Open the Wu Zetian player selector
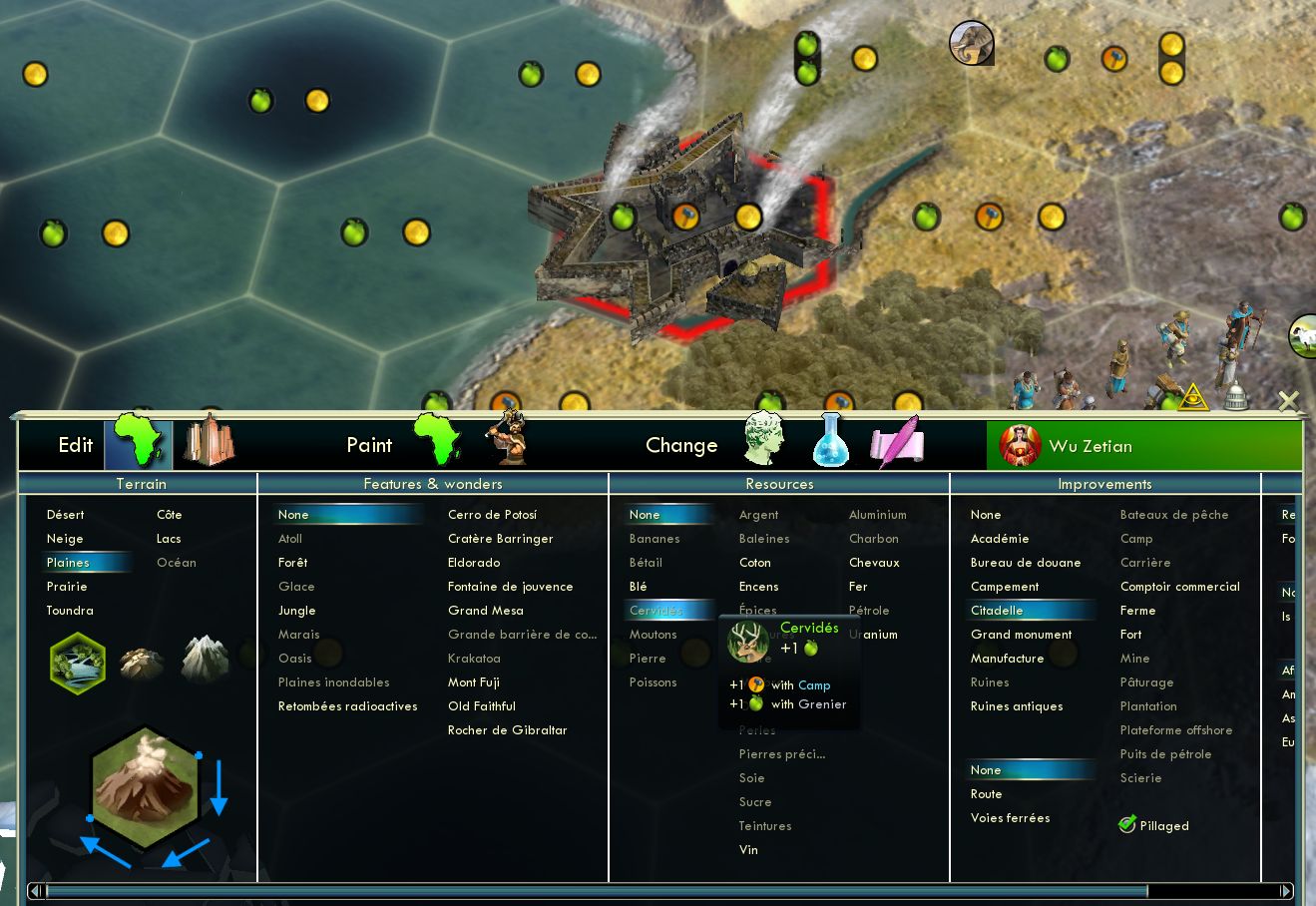This screenshot has height=906, width=1316. [x=1143, y=446]
